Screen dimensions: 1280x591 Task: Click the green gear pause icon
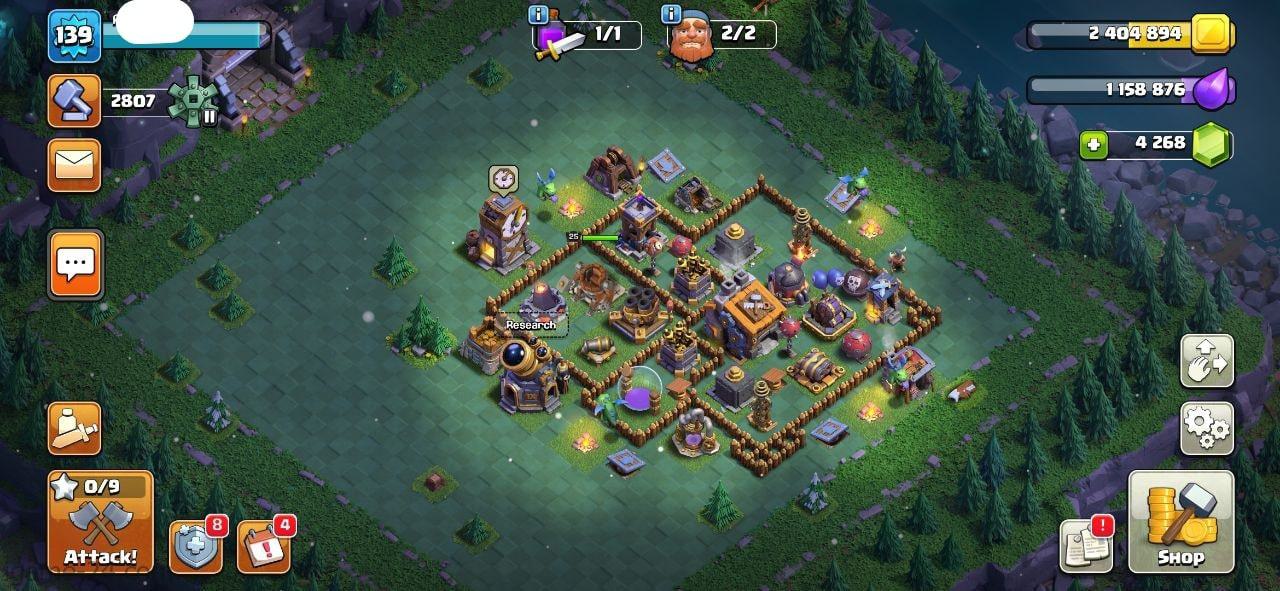click(x=192, y=101)
